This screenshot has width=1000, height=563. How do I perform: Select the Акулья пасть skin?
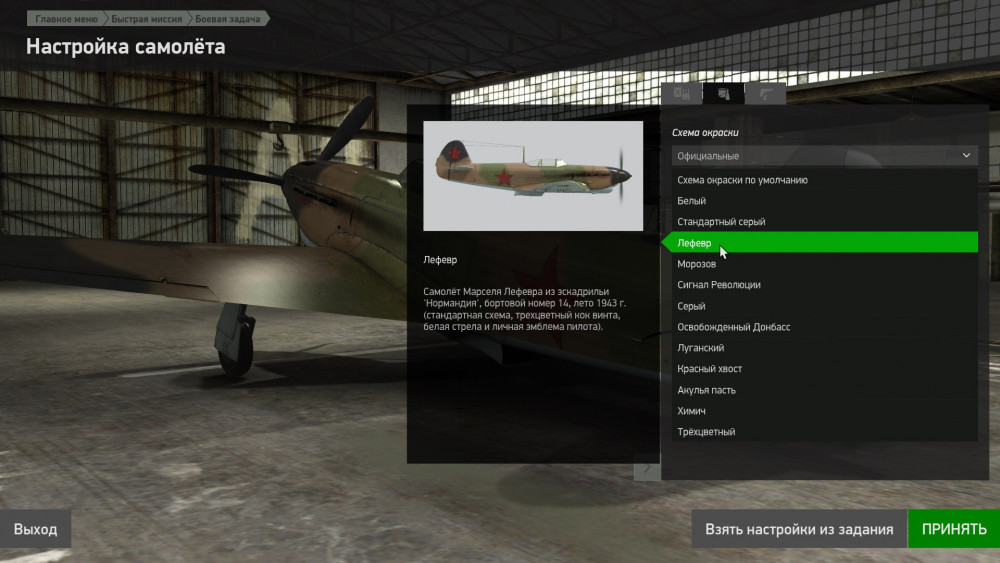[707, 390]
